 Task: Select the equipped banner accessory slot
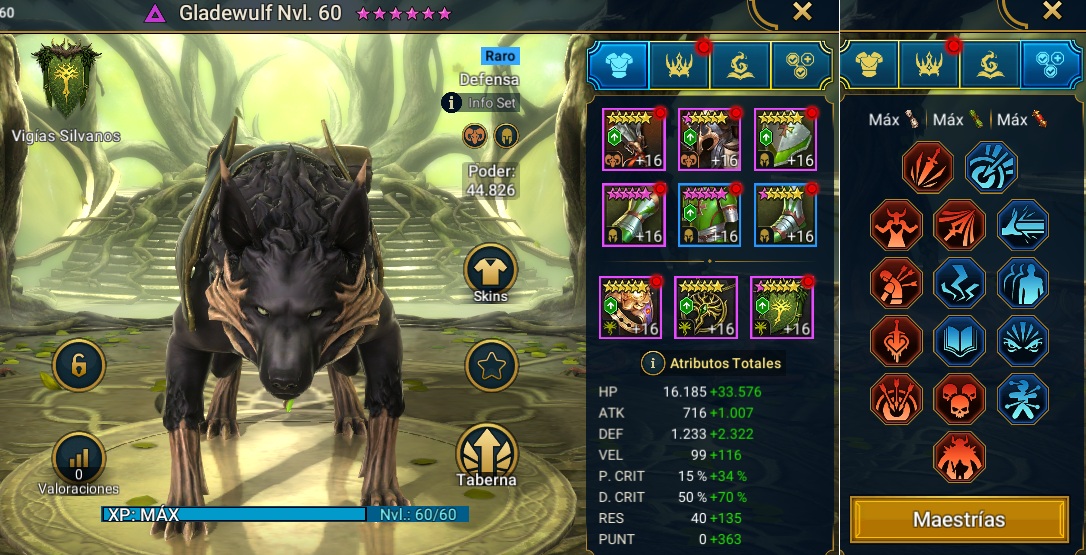point(782,307)
